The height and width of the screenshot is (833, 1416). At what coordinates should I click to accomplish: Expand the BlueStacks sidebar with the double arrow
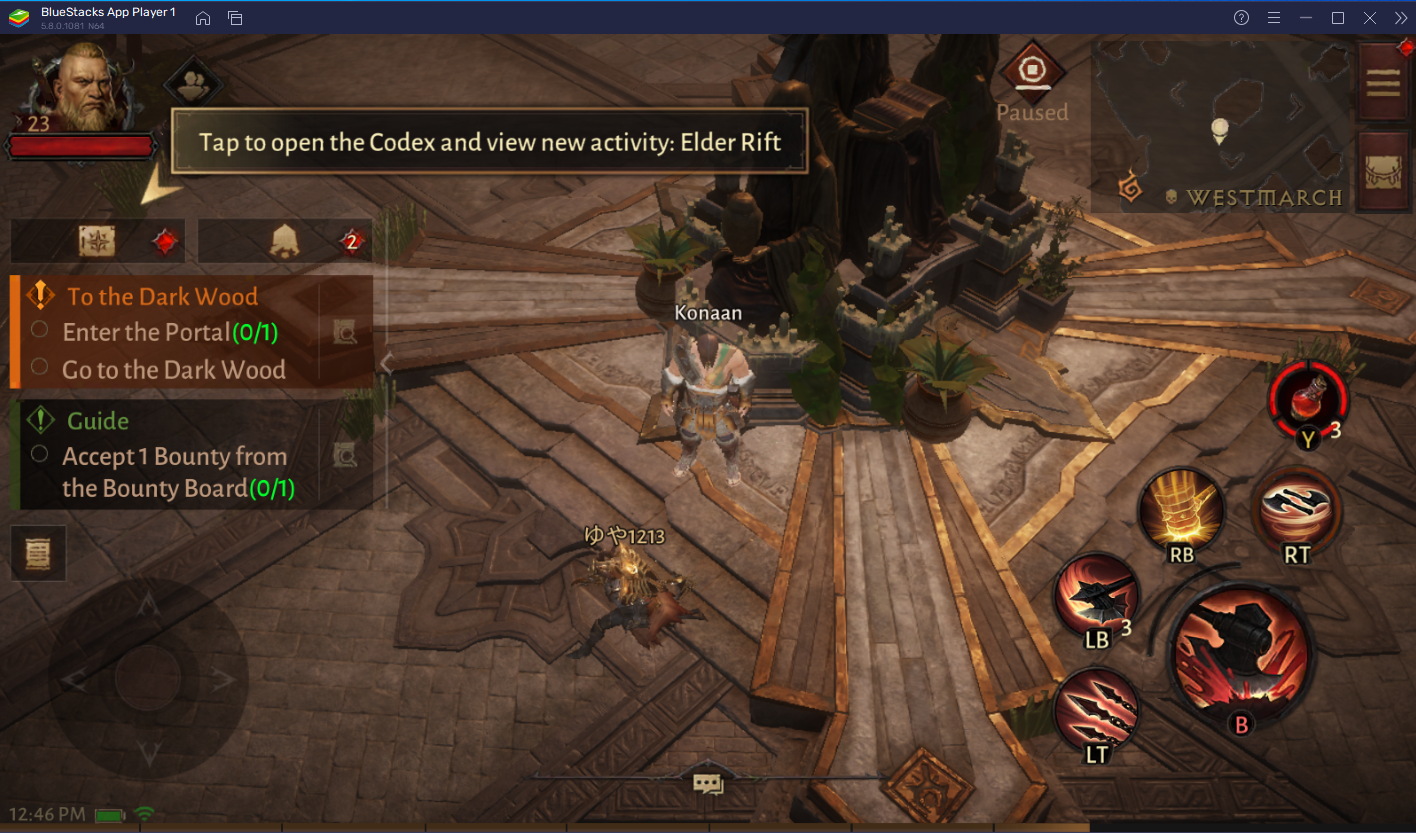tap(1402, 17)
